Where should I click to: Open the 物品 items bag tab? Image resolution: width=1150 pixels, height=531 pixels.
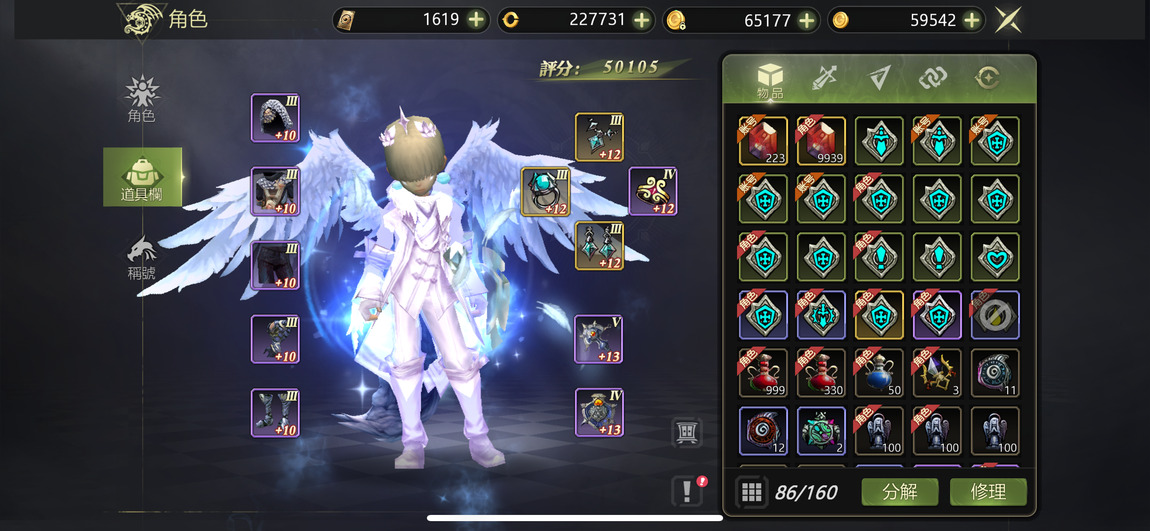770,80
